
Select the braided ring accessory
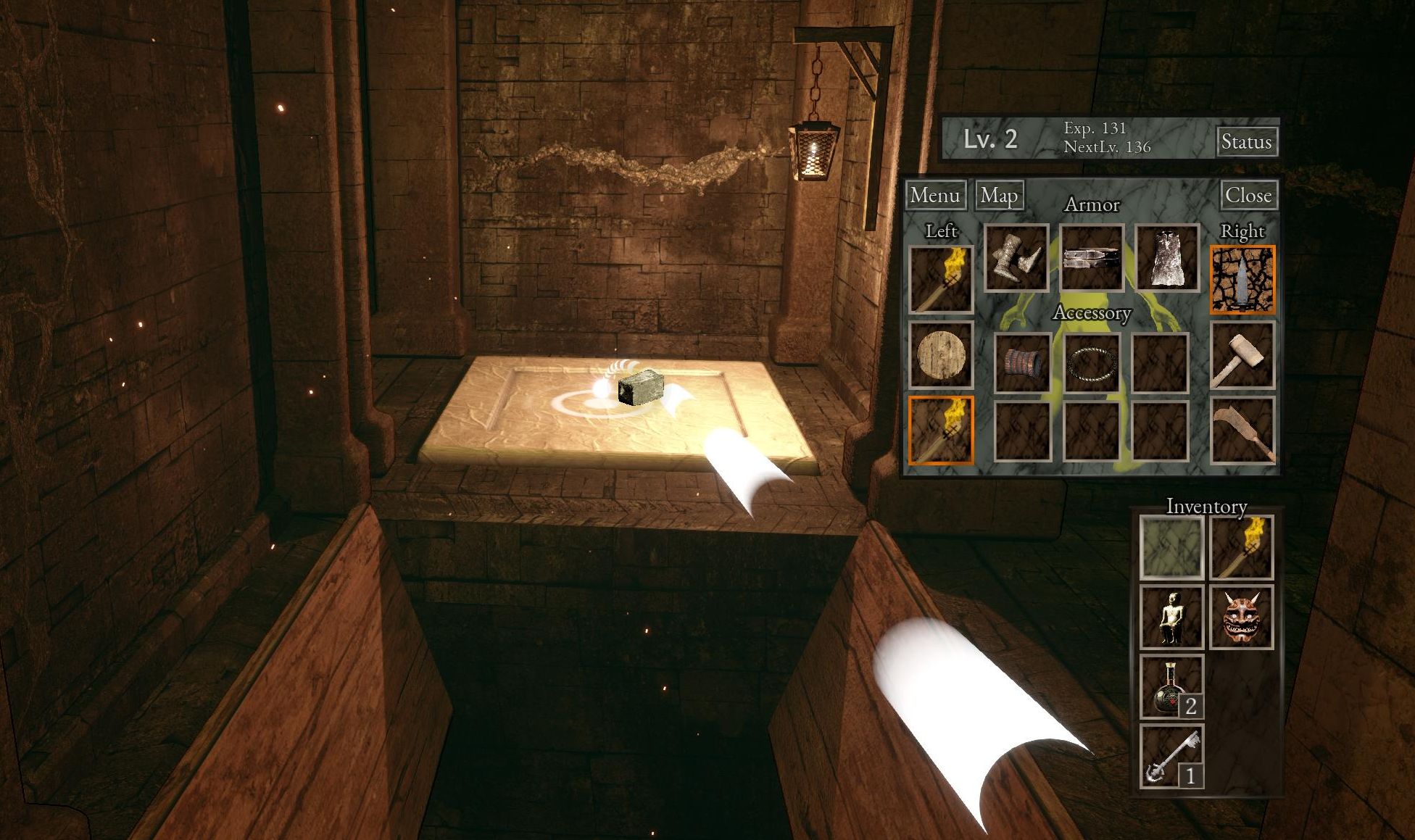point(1092,362)
